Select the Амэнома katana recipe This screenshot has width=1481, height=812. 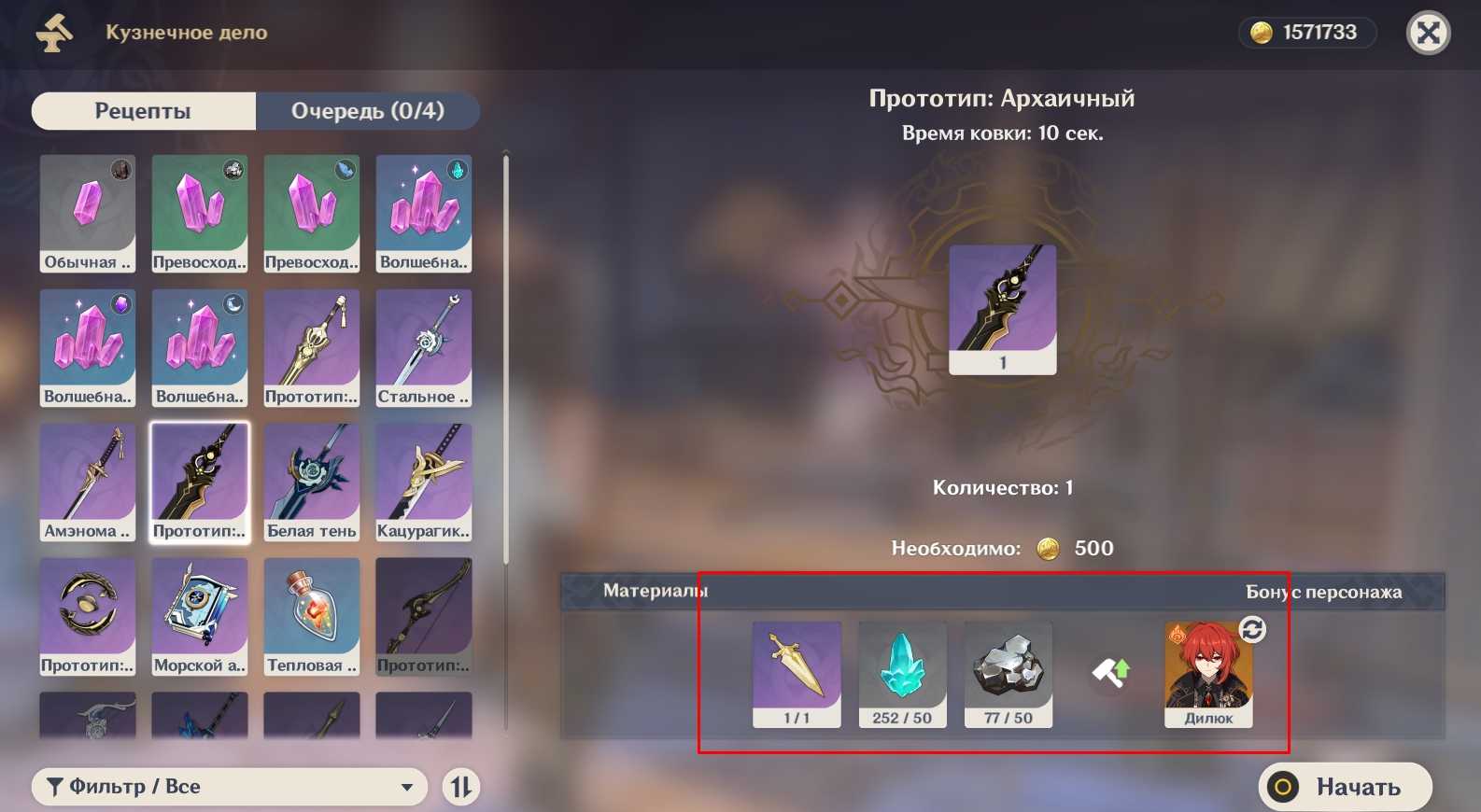click(x=88, y=482)
